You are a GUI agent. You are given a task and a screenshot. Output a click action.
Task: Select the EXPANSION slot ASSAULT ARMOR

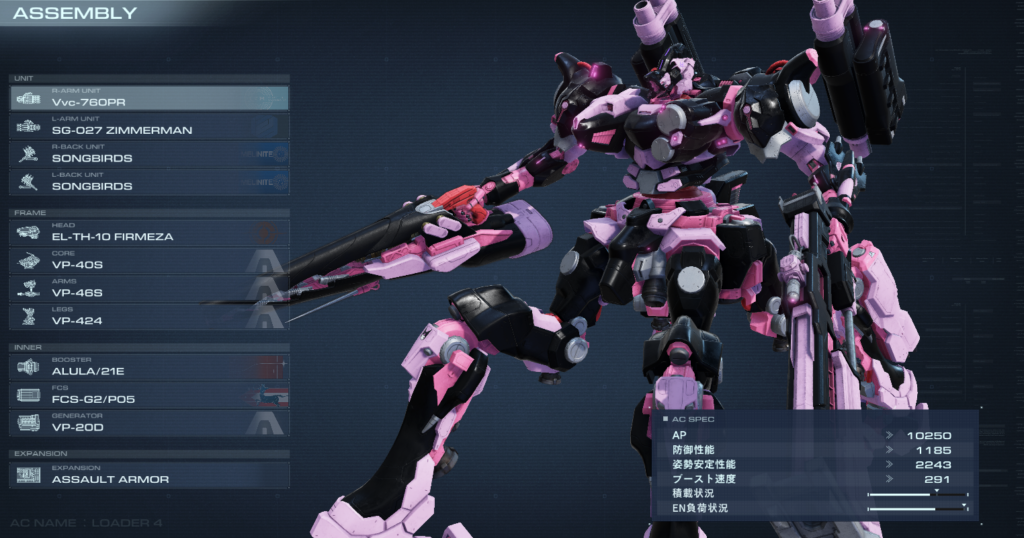coord(150,475)
